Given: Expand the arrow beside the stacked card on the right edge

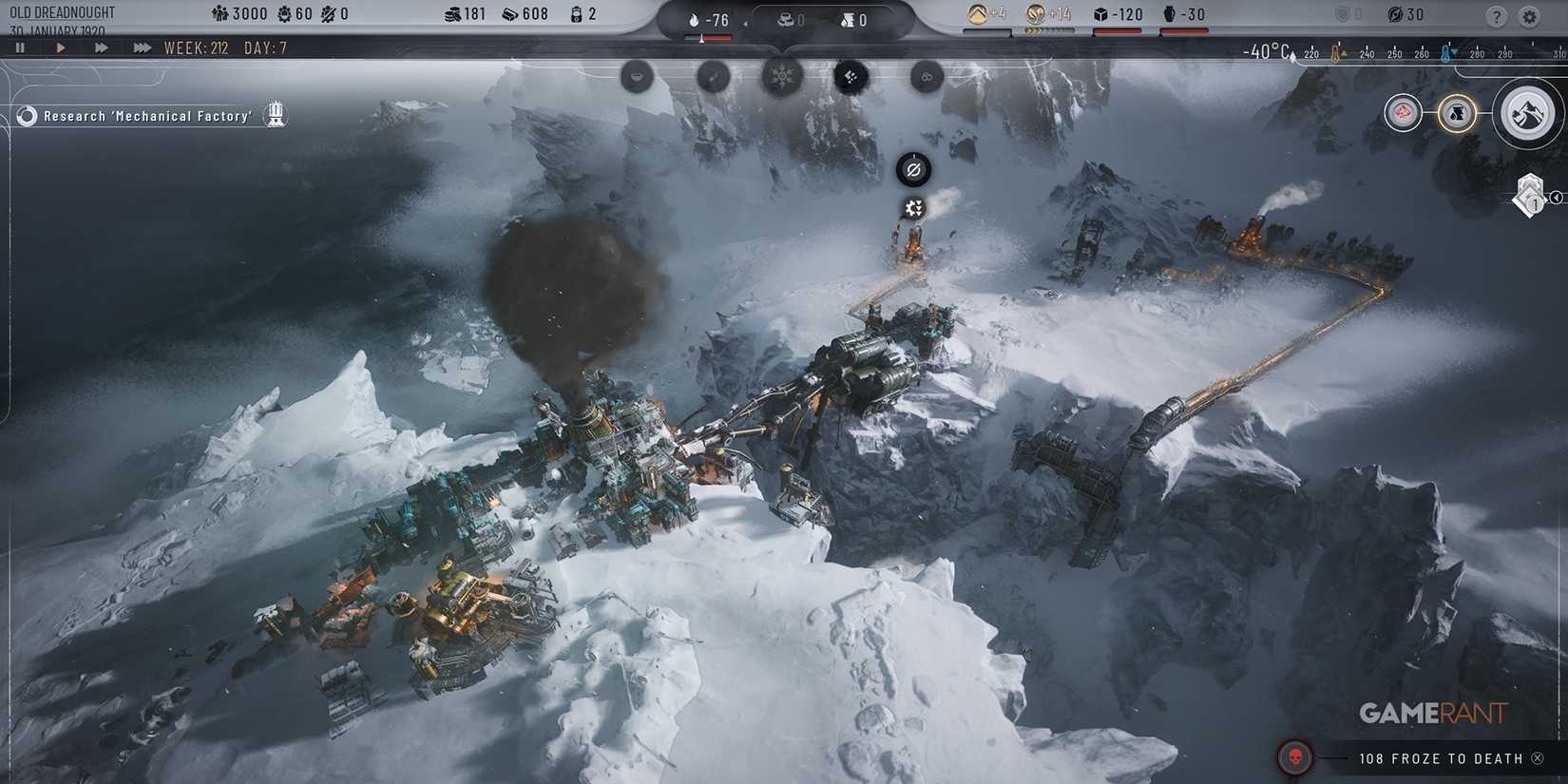Looking at the screenshot, I should (1557, 198).
